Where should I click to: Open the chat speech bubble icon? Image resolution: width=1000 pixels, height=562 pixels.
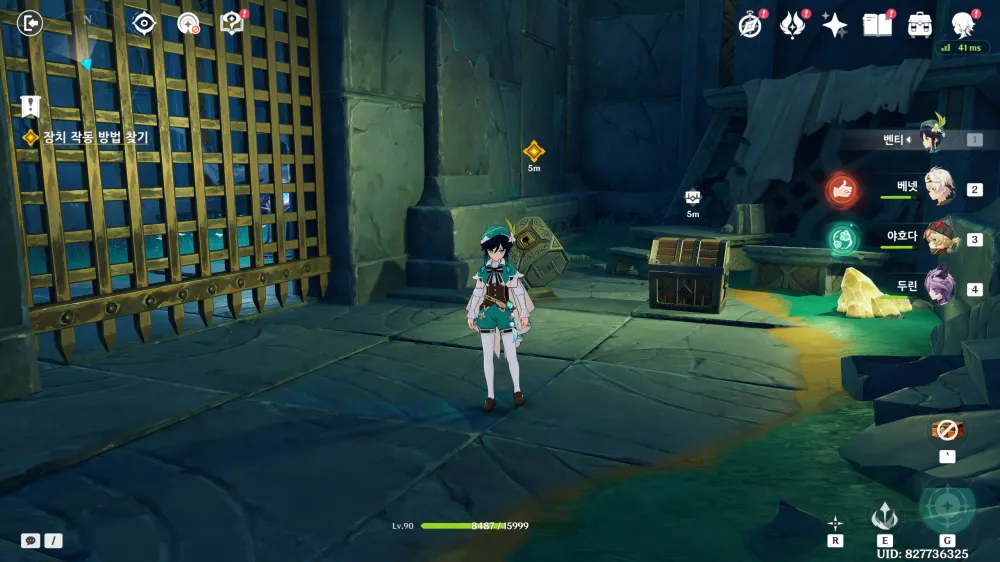[31, 540]
